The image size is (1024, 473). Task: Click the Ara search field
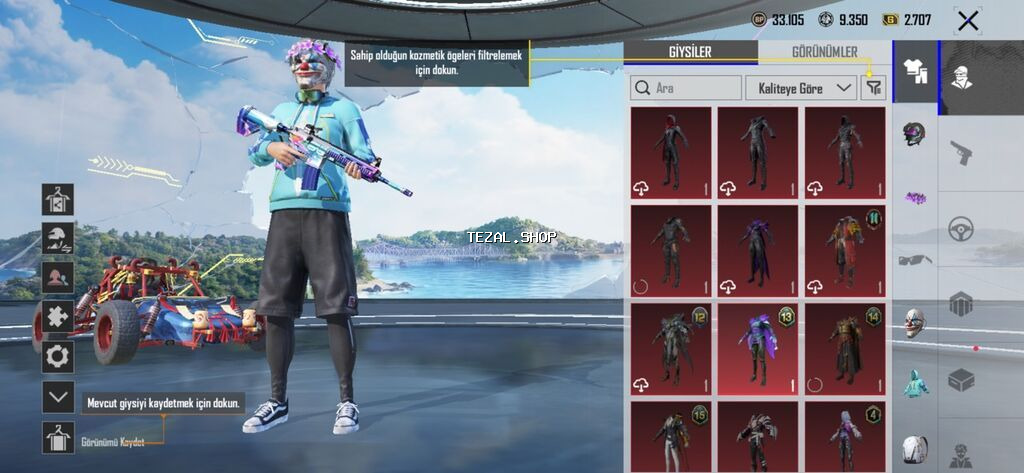click(686, 88)
